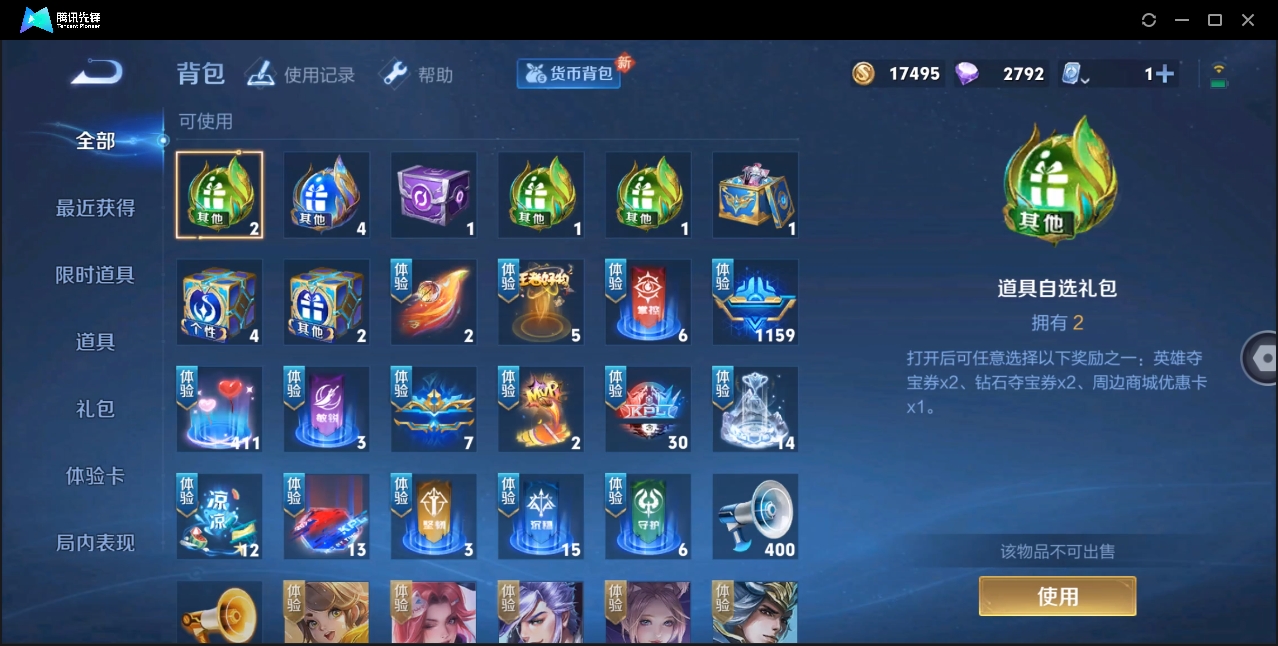1278x646 pixels.
Task: Pick the 个性 cube gift box
Action: tap(219, 302)
